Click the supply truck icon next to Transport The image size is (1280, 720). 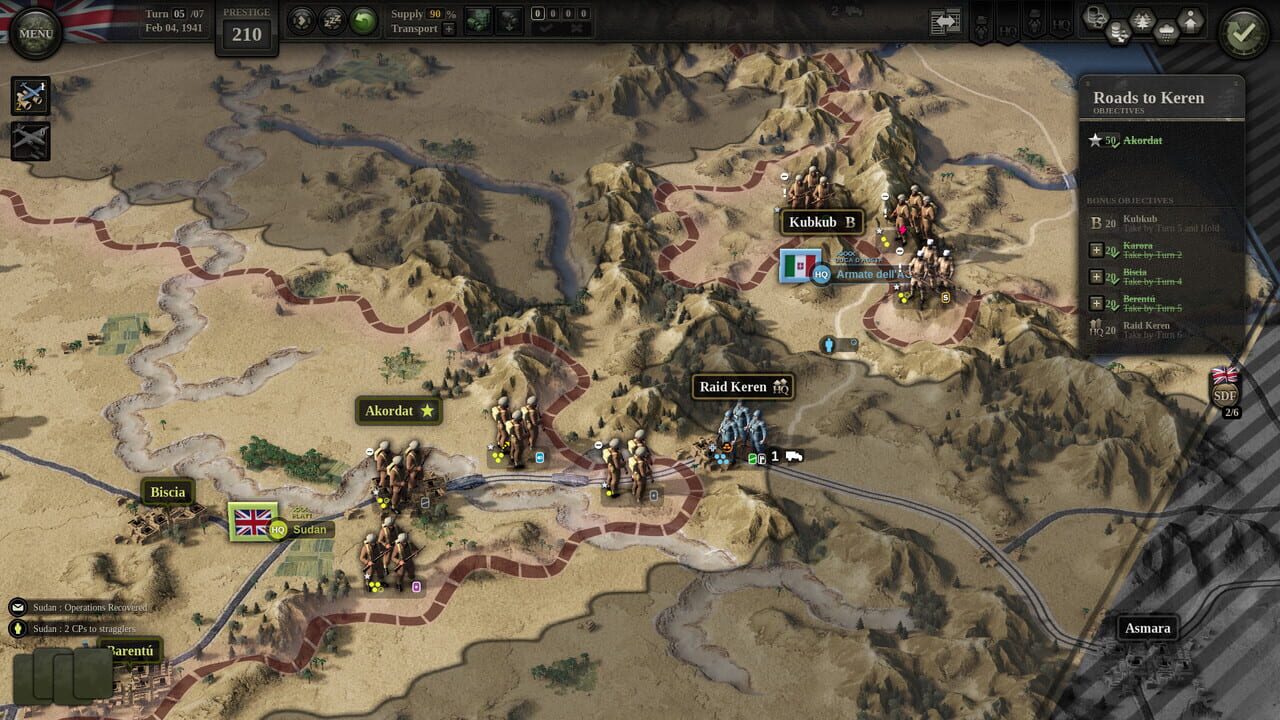point(479,20)
